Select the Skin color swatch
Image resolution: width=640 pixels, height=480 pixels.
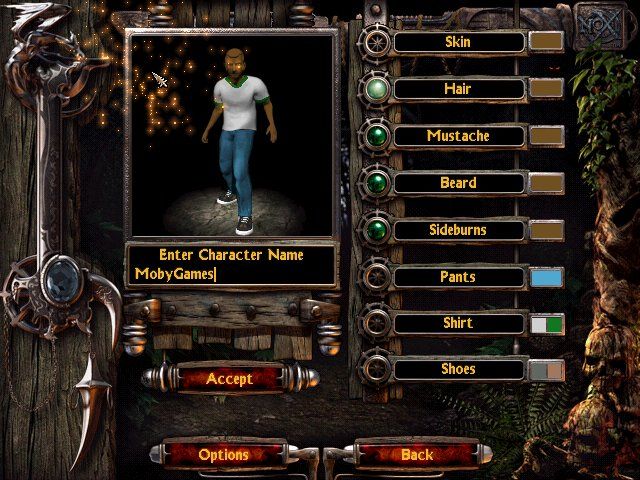[547, 42]
